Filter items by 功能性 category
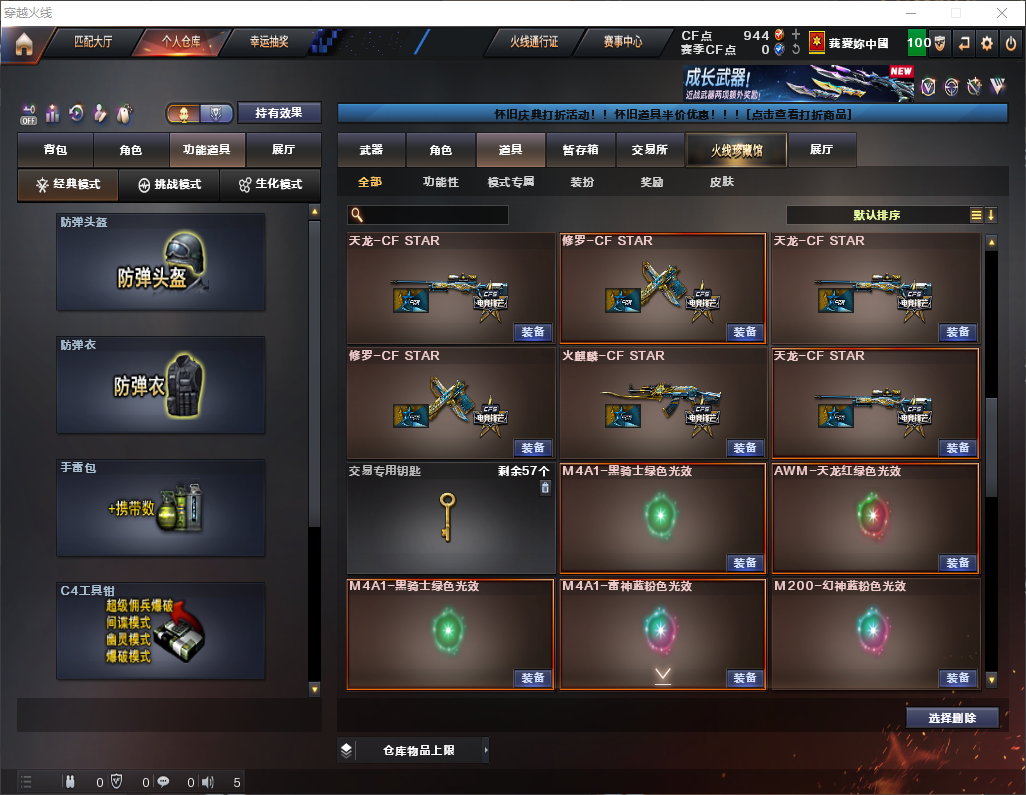The image size is (1026, 795). coord(440,183)
